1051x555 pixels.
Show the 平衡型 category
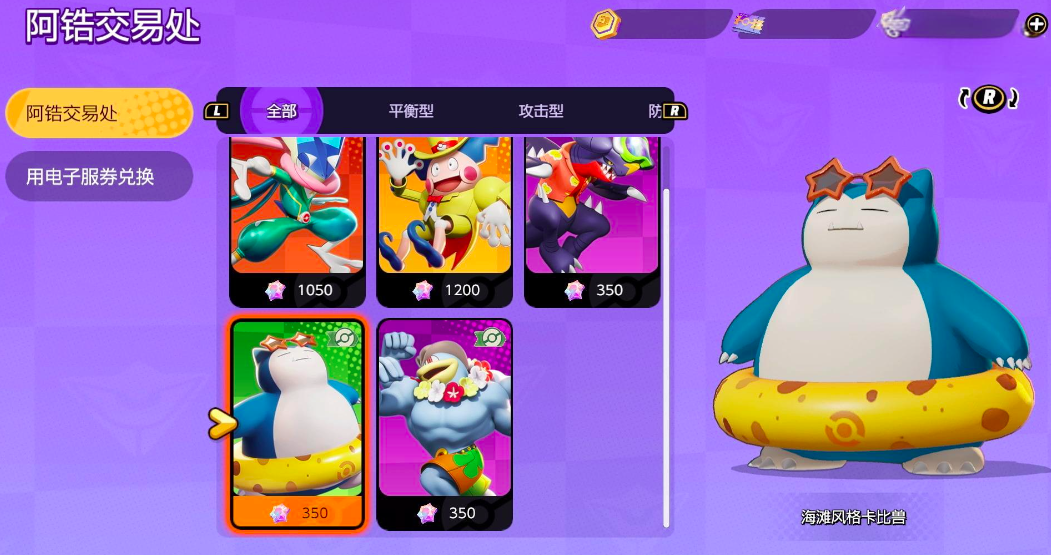[x=411, y=111]
